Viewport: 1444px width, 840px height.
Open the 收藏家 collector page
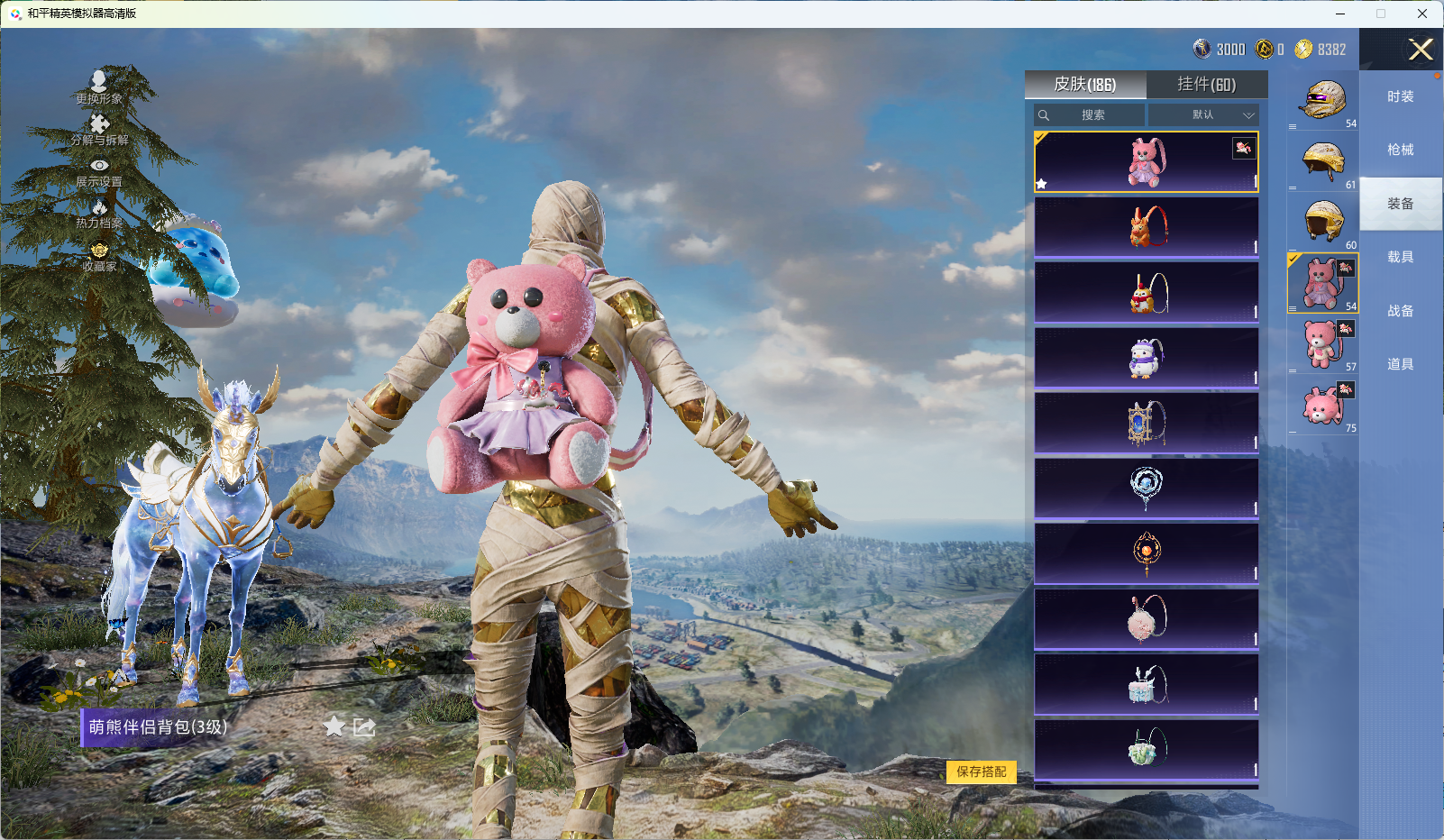point(99,257)
